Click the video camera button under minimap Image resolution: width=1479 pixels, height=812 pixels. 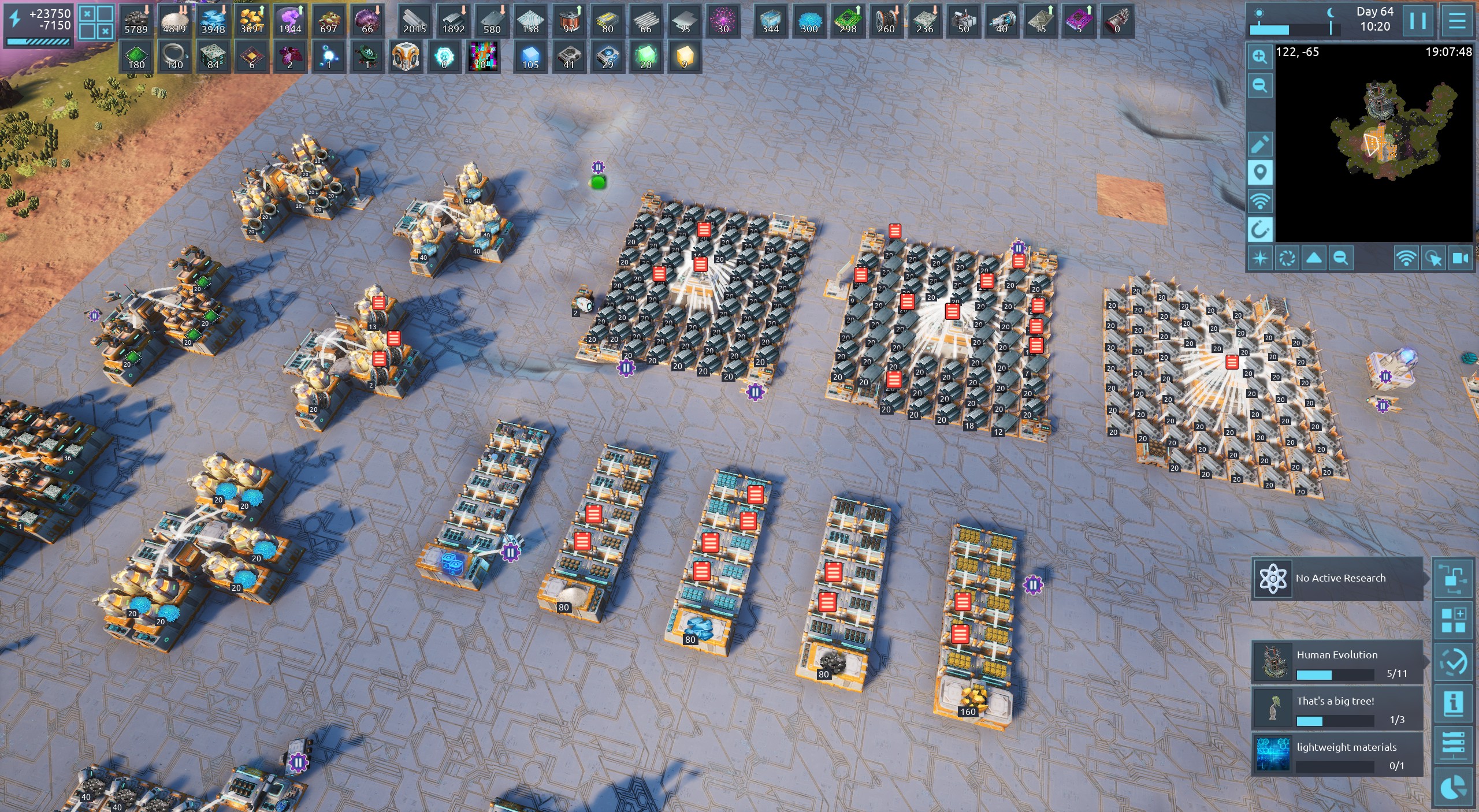pos(1460,258)
